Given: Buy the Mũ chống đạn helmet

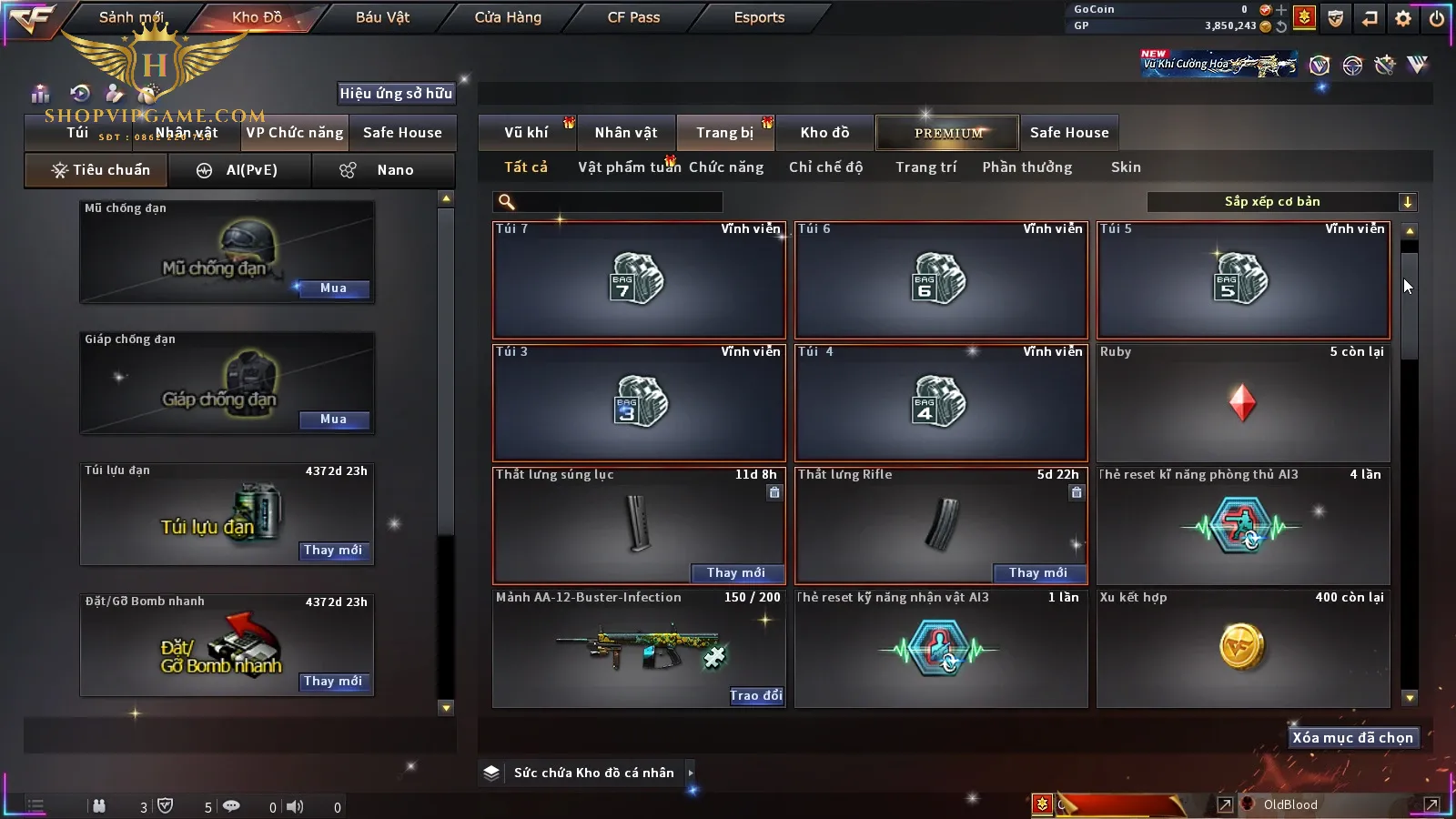Looking at the screenshot, I should click(x=333, y=288).
